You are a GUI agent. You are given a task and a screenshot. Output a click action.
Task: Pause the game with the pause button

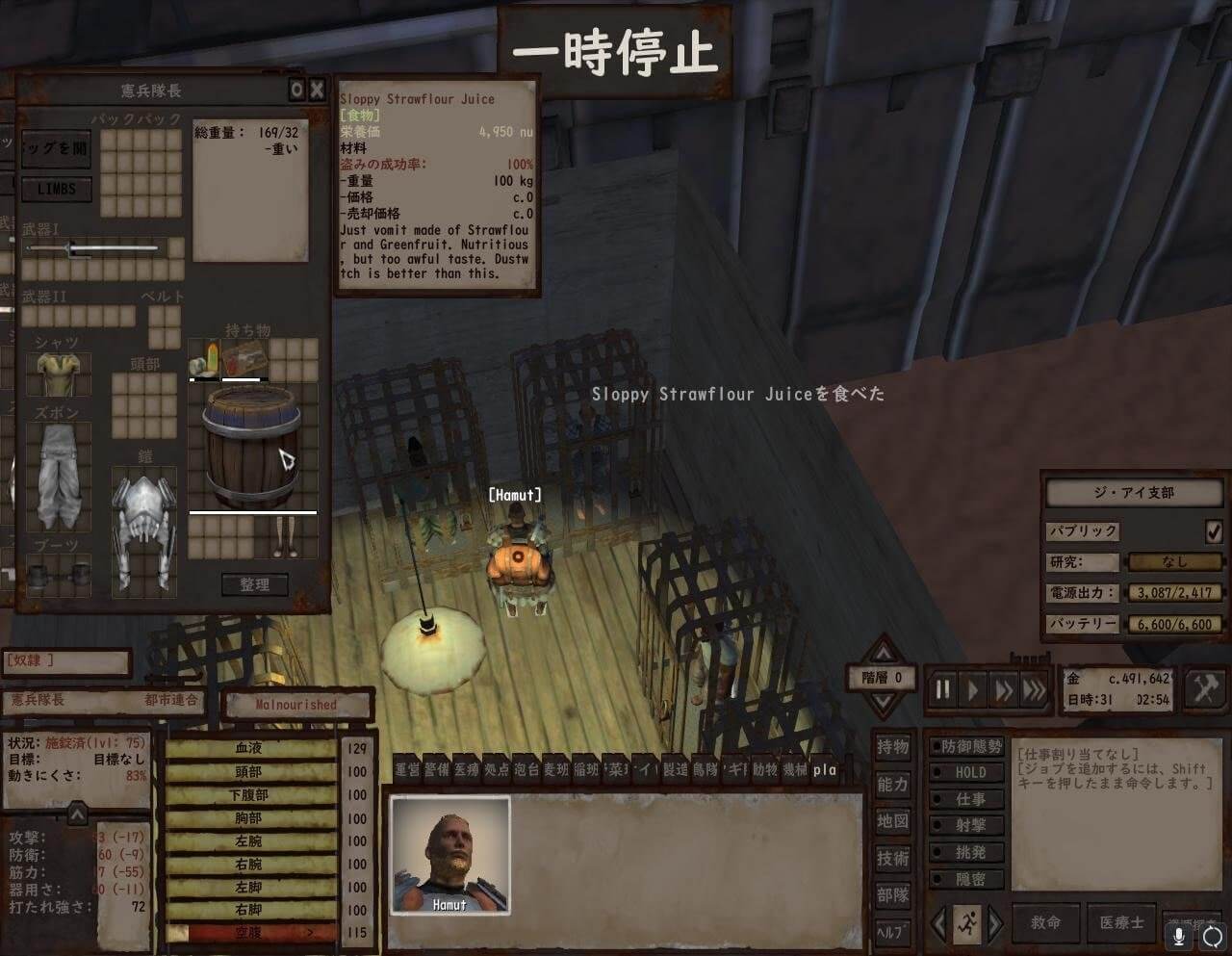point(943,689)
